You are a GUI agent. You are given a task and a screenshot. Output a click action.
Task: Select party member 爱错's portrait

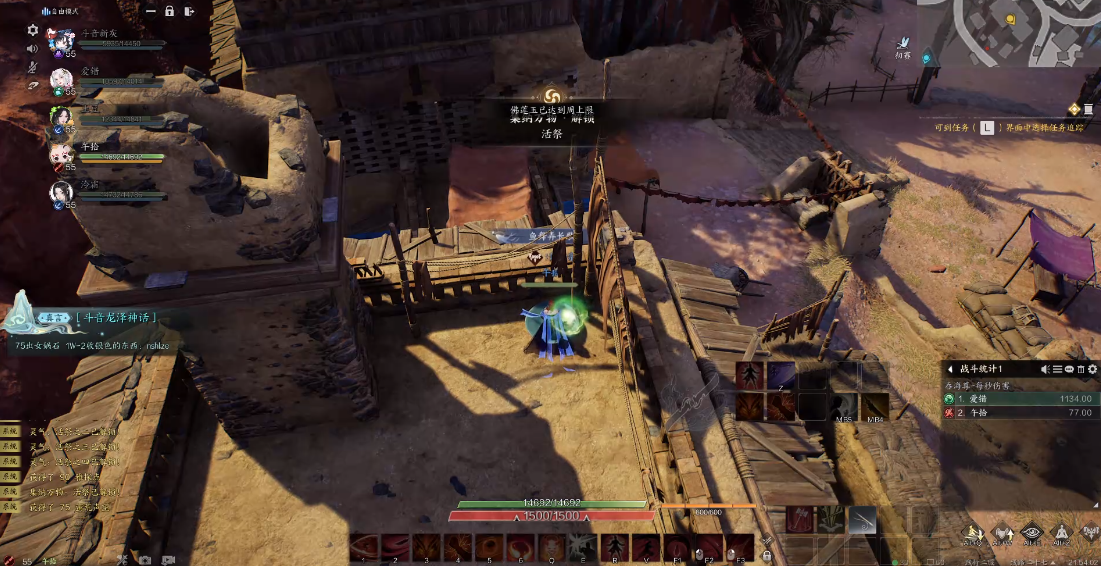coord(62,79)
